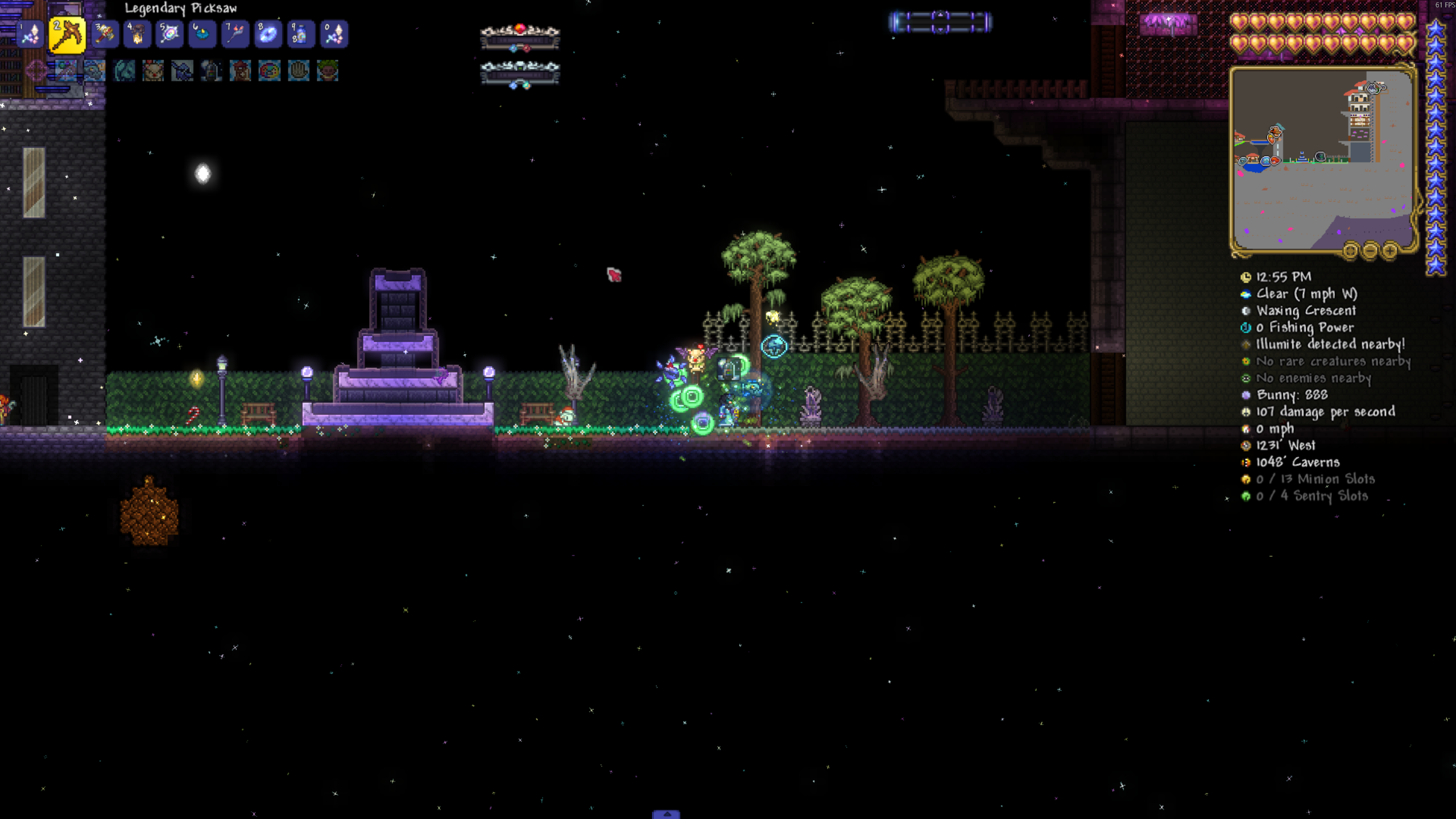Click the bunny-face buff icon
The image size is (1456, 819).
tap(153, 71)
